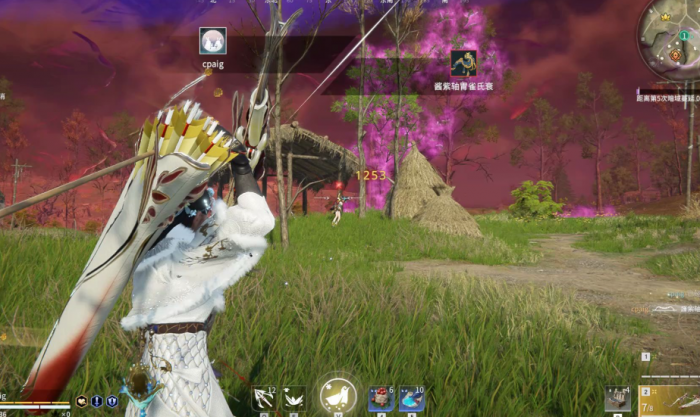
Task: Select the looted armor item icon
Action: [463, 63]
